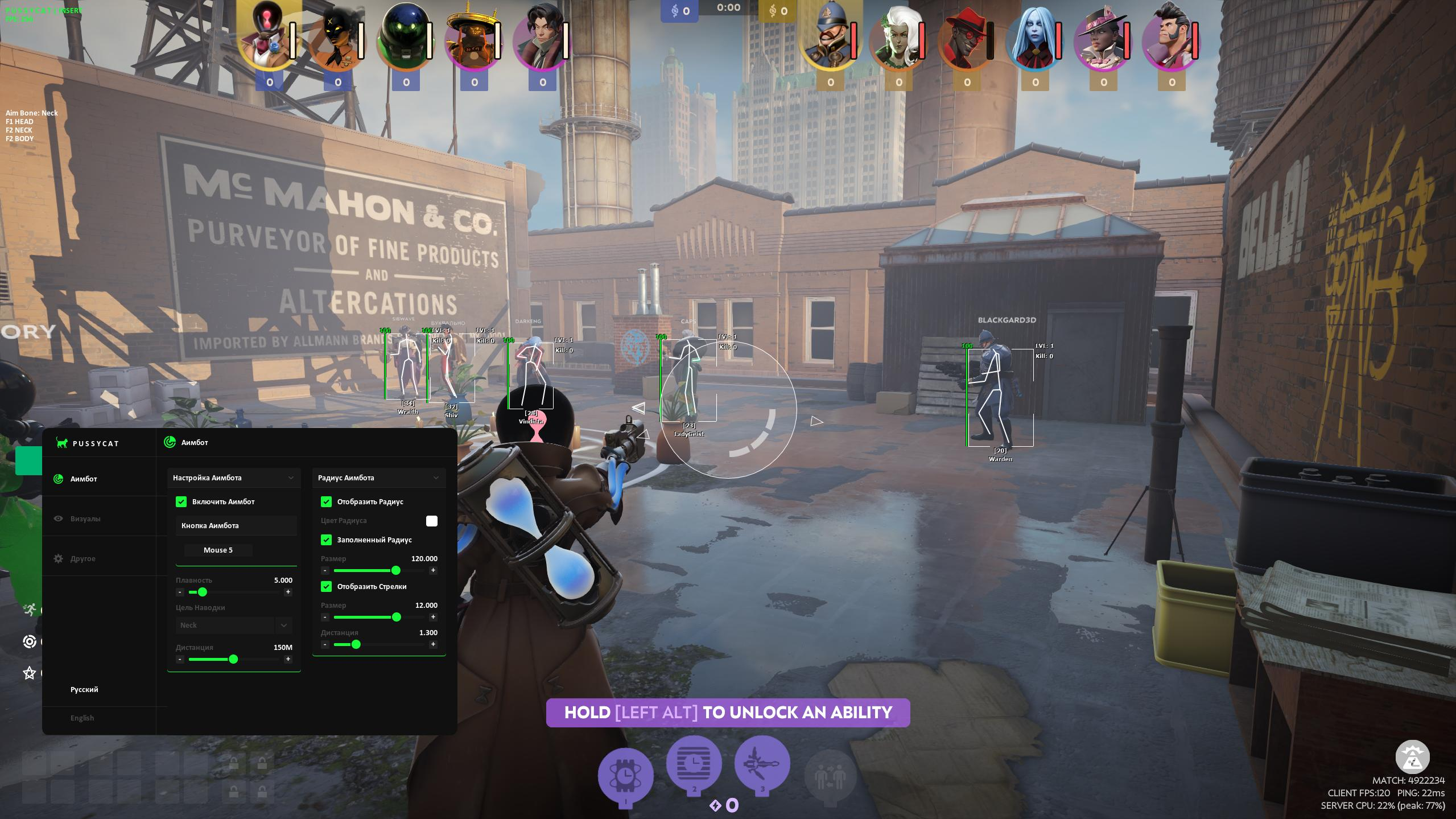Switch the menu language to English
1456x819 pixels.
coord(83,718)
